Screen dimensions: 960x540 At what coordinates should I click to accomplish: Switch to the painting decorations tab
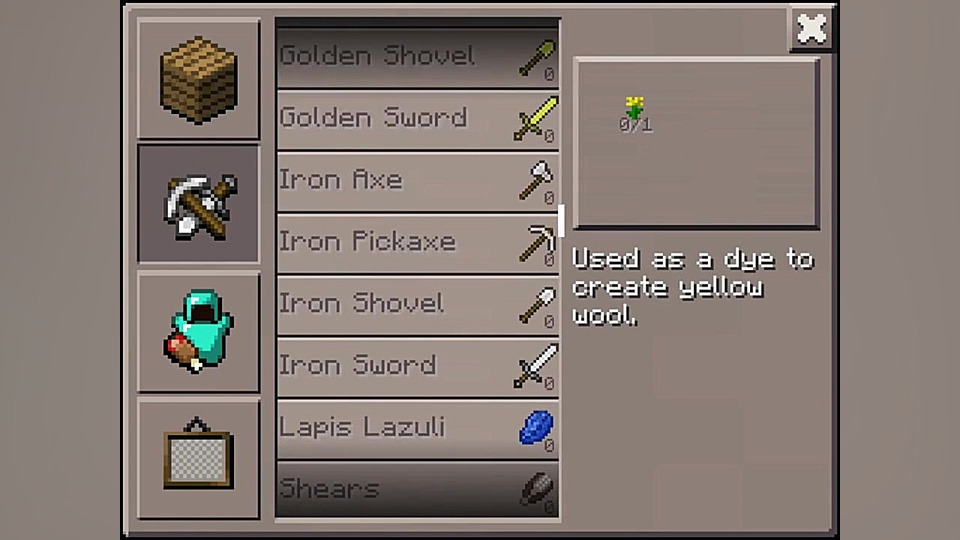(x=198, y=458)
